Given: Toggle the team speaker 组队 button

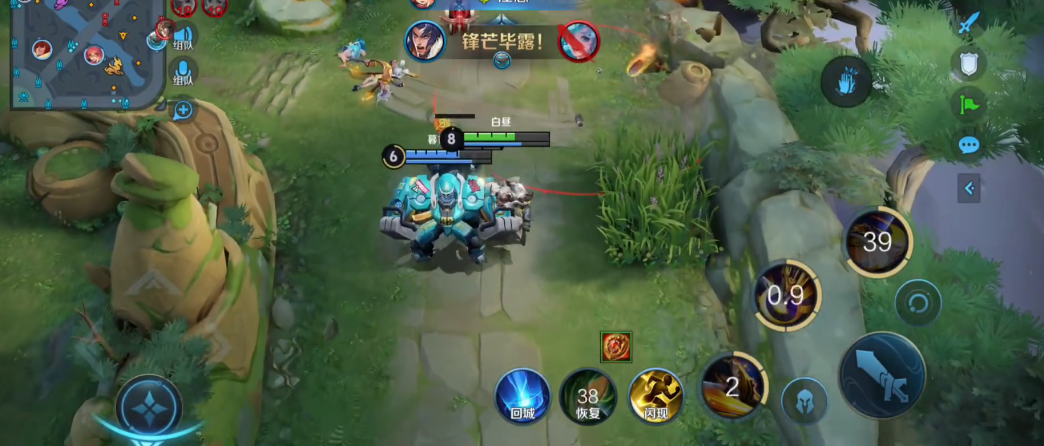Looking at the screenshot, I should [x=183, y=37].
